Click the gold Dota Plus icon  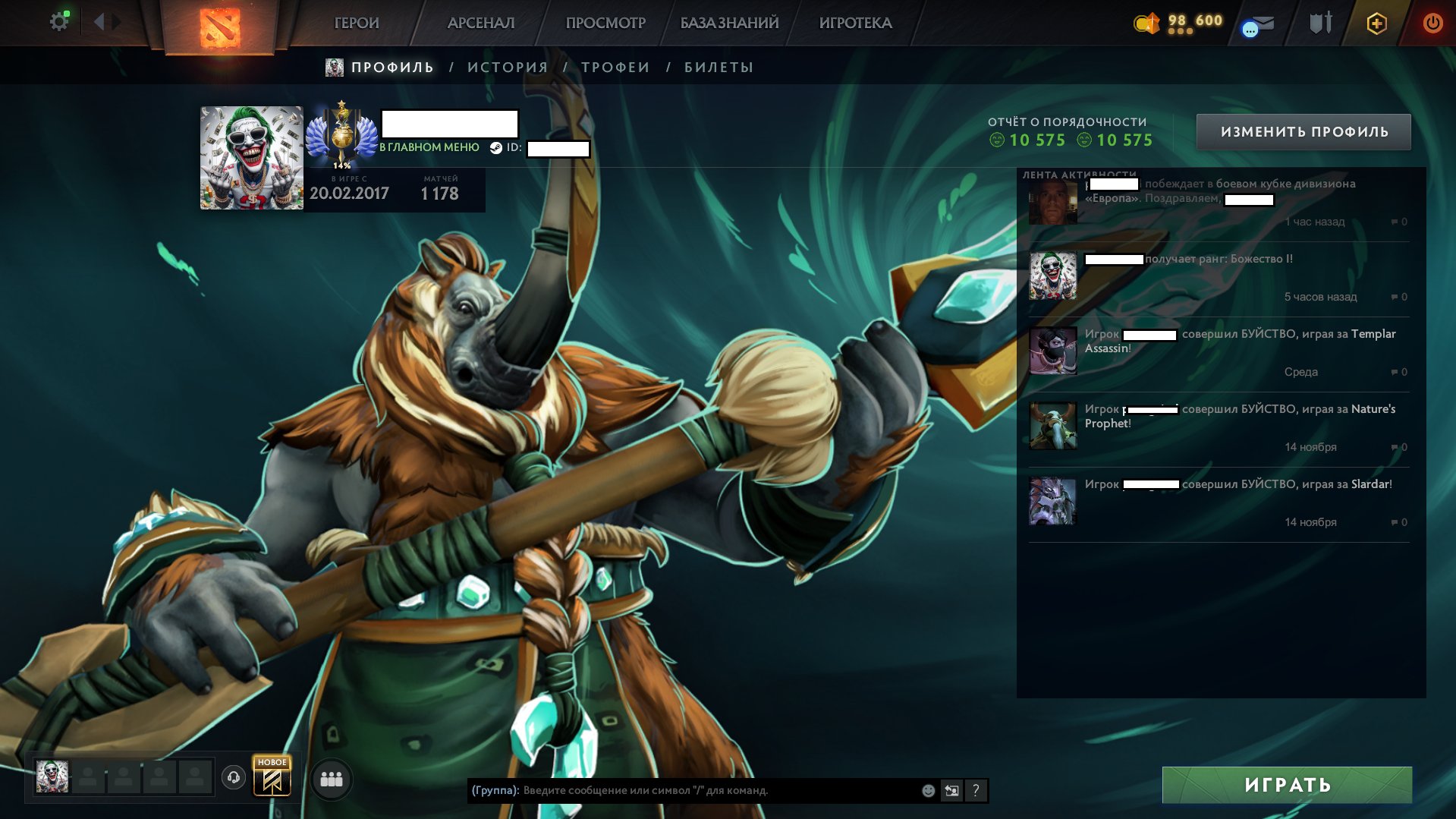click(1376, 23)
